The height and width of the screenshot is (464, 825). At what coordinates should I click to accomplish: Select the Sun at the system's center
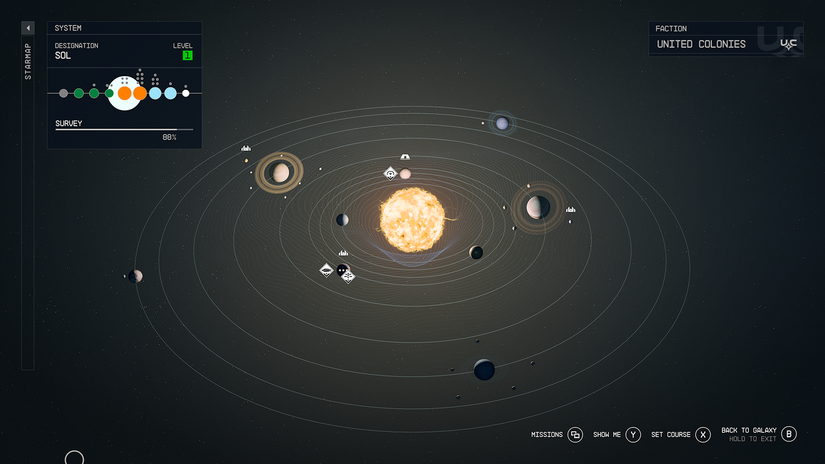pos(411,219)
